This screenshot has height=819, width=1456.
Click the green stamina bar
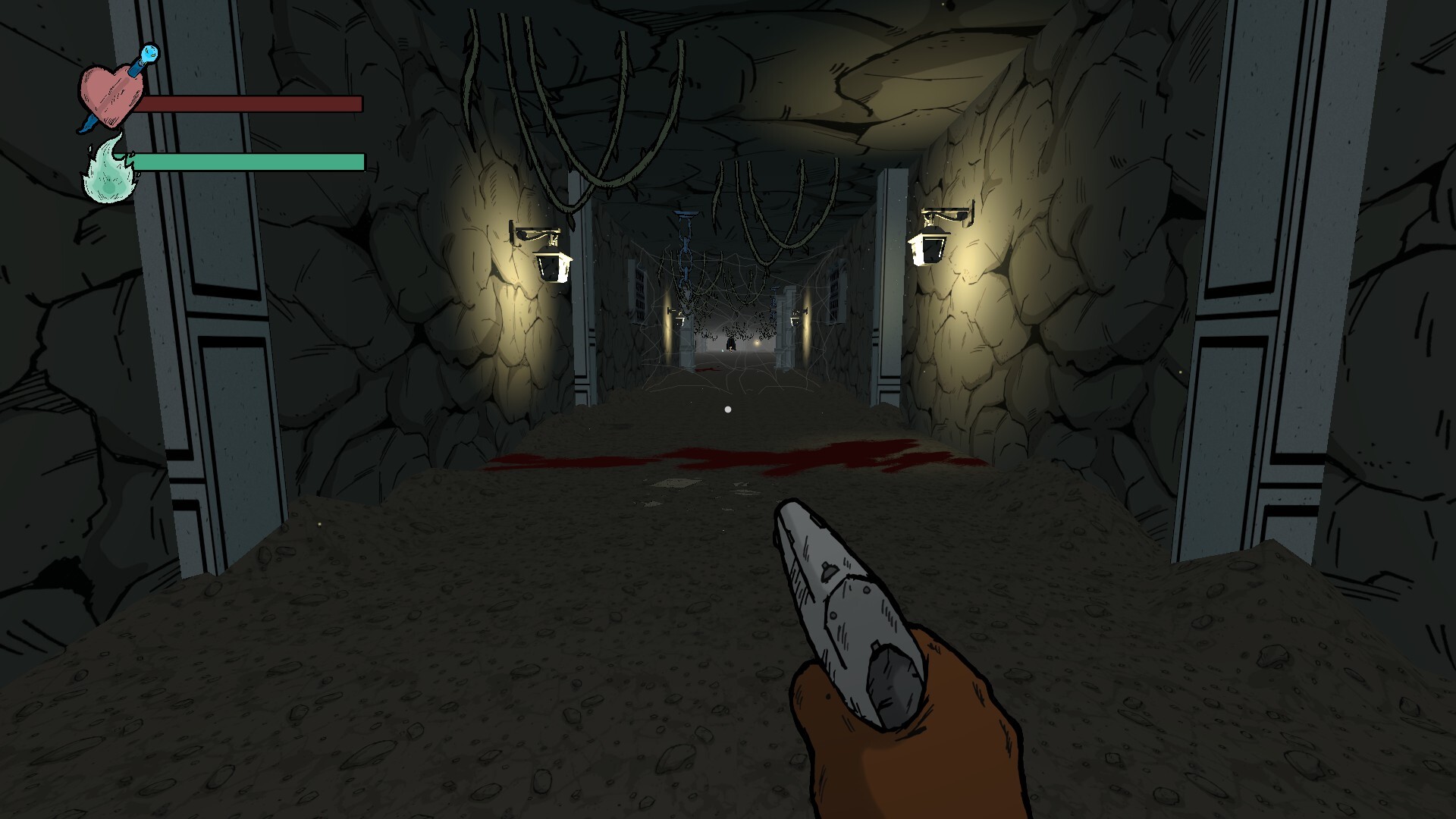coord(250,162)
